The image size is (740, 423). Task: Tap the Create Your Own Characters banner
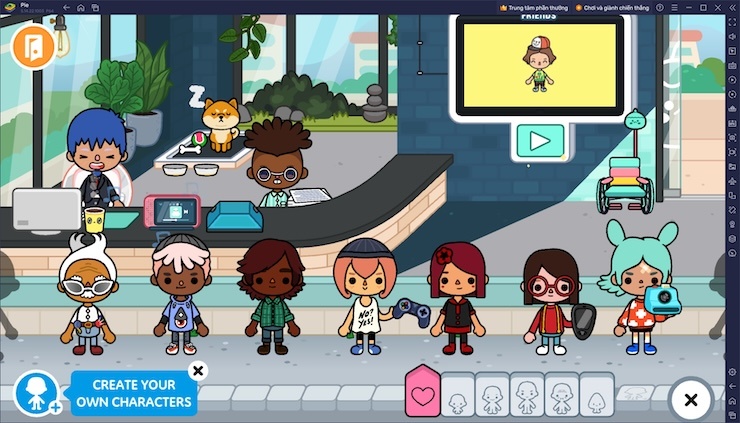tap(133, 393)
